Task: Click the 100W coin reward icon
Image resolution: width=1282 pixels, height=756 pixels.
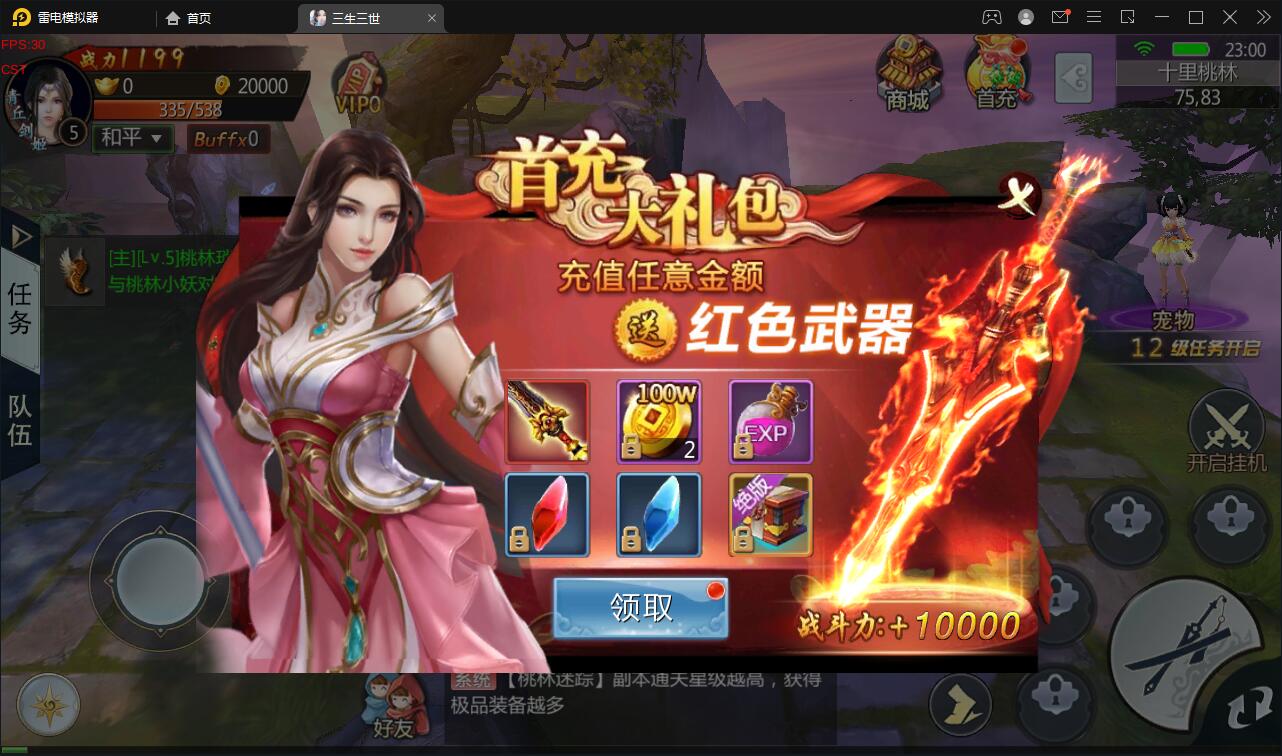Action: [659, 422]
